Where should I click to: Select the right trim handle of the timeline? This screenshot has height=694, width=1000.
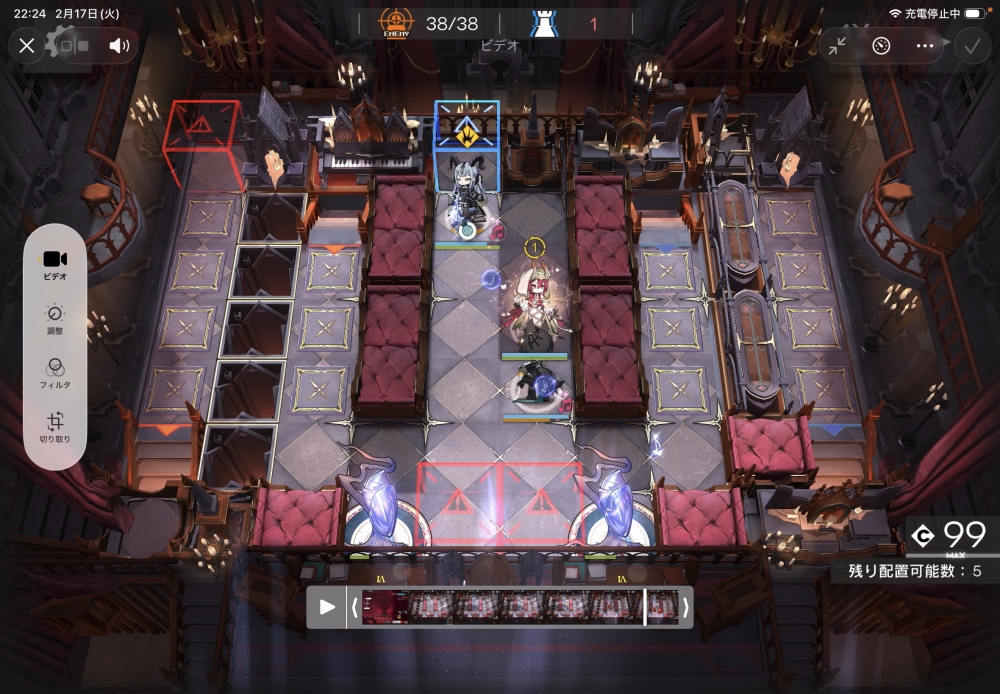coord(686,607)
